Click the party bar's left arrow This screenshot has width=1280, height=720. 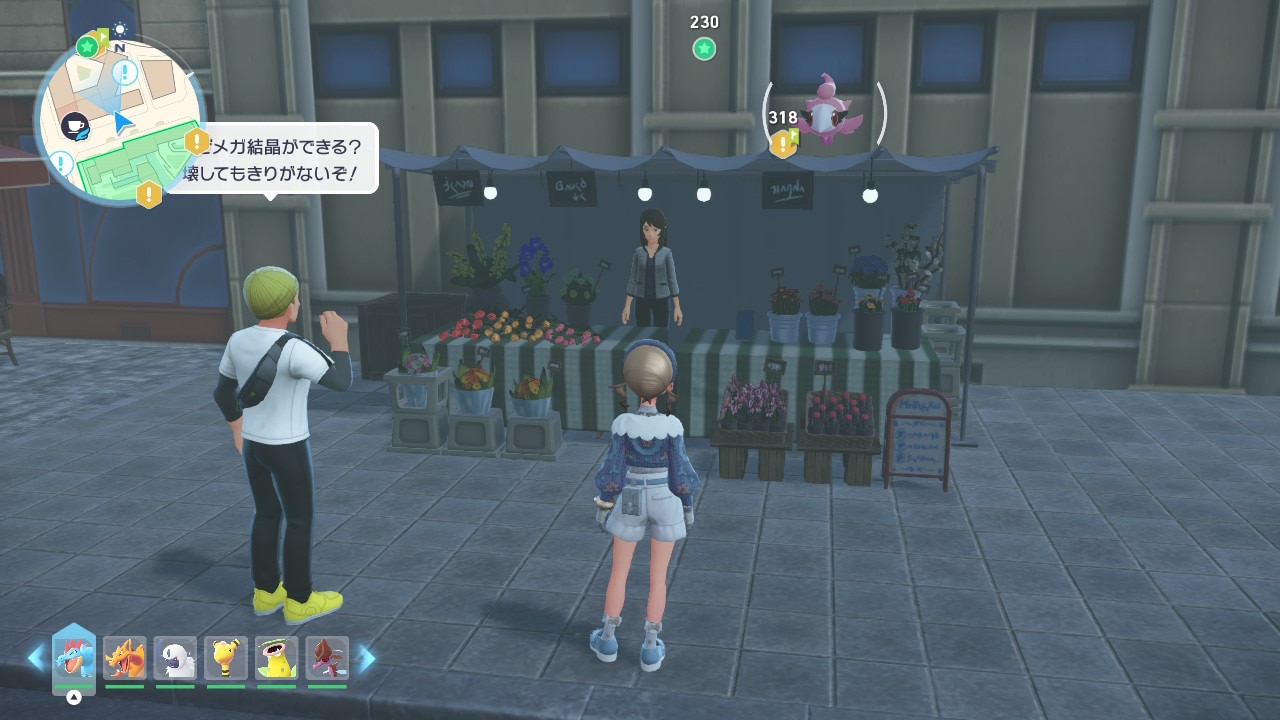[x=36, y=658]
